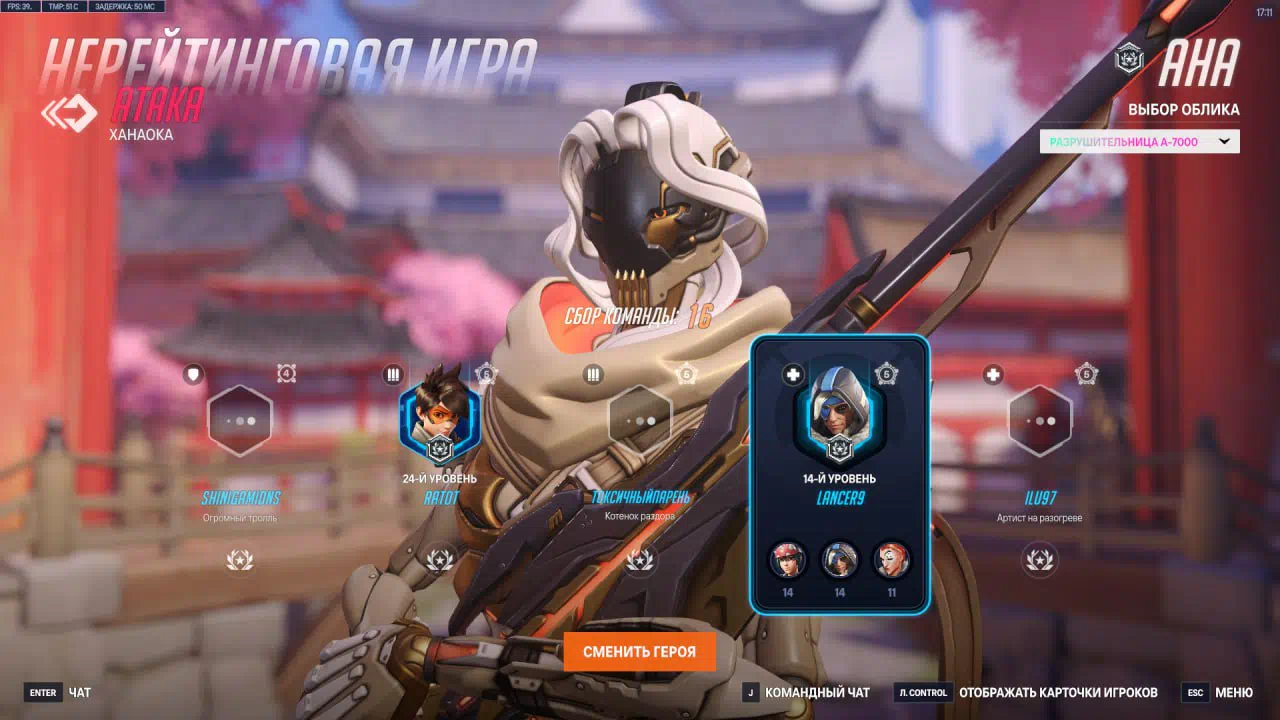Choose the ILU97 player slot

tap(1040, 421)
